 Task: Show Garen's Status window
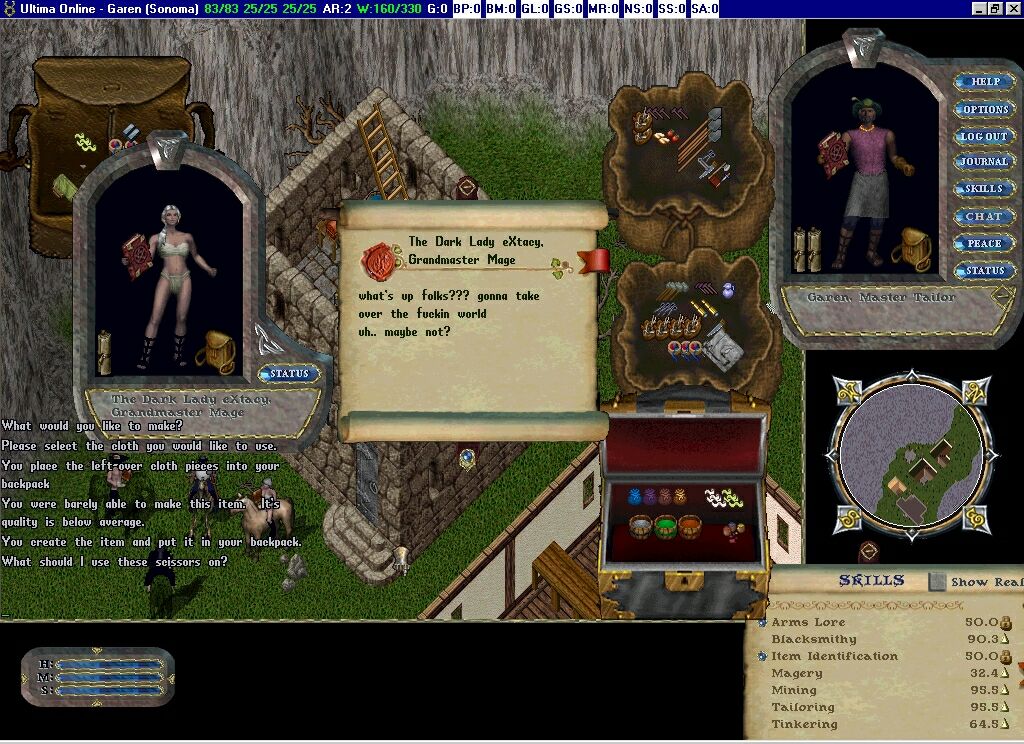tap(984, 270)
